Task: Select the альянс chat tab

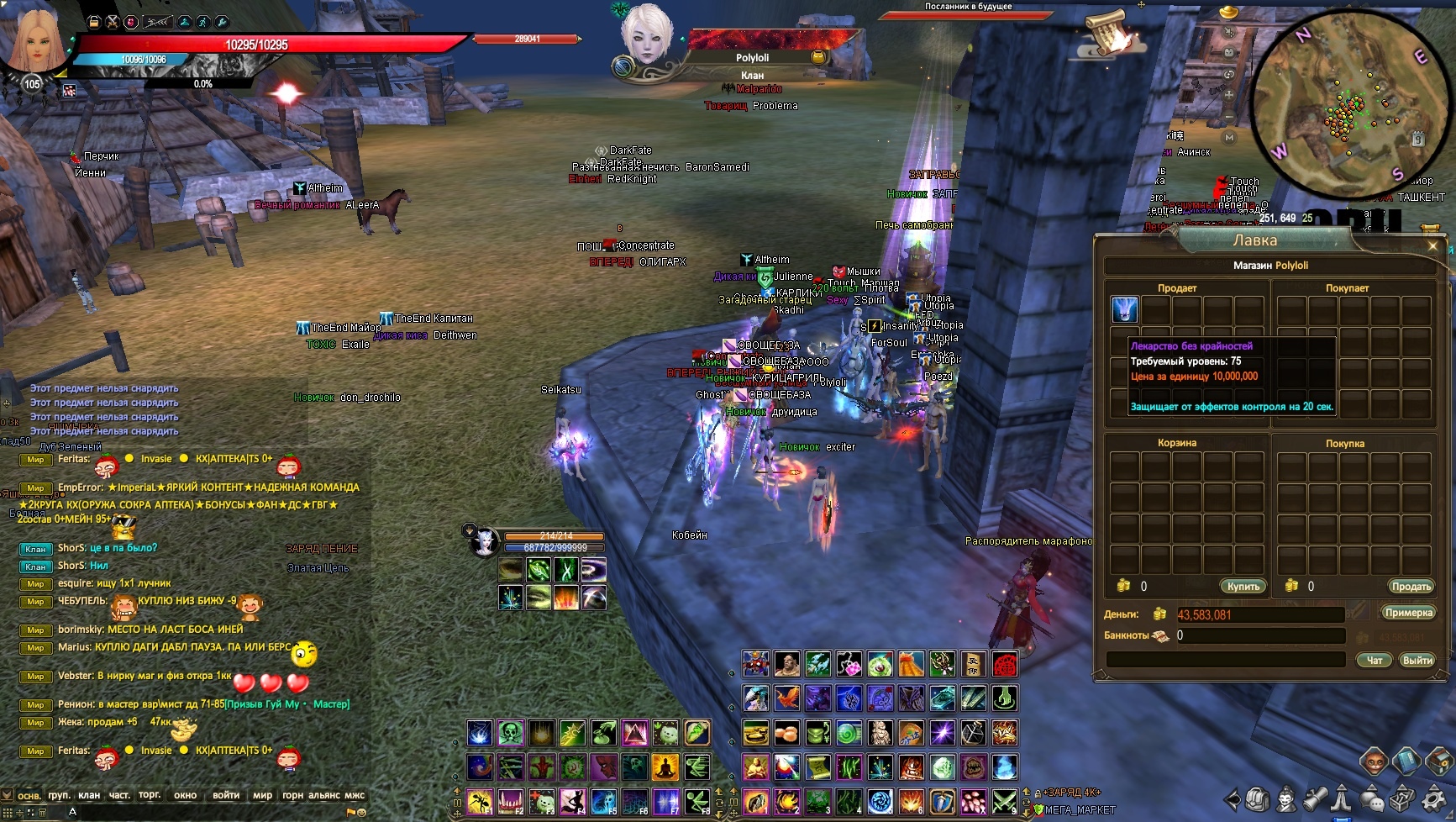Action: (324, 795)
